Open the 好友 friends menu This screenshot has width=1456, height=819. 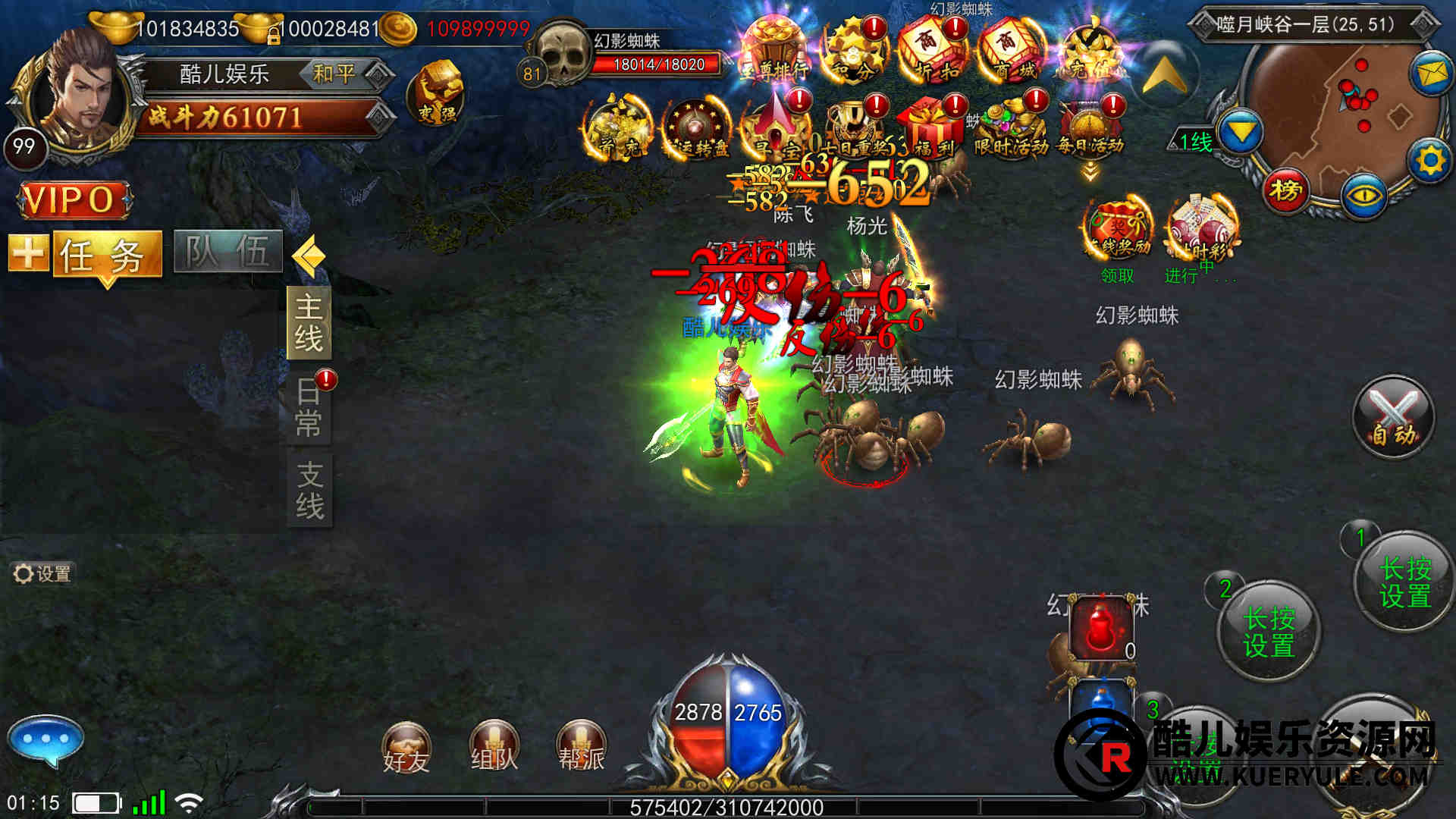click(406, 748)
